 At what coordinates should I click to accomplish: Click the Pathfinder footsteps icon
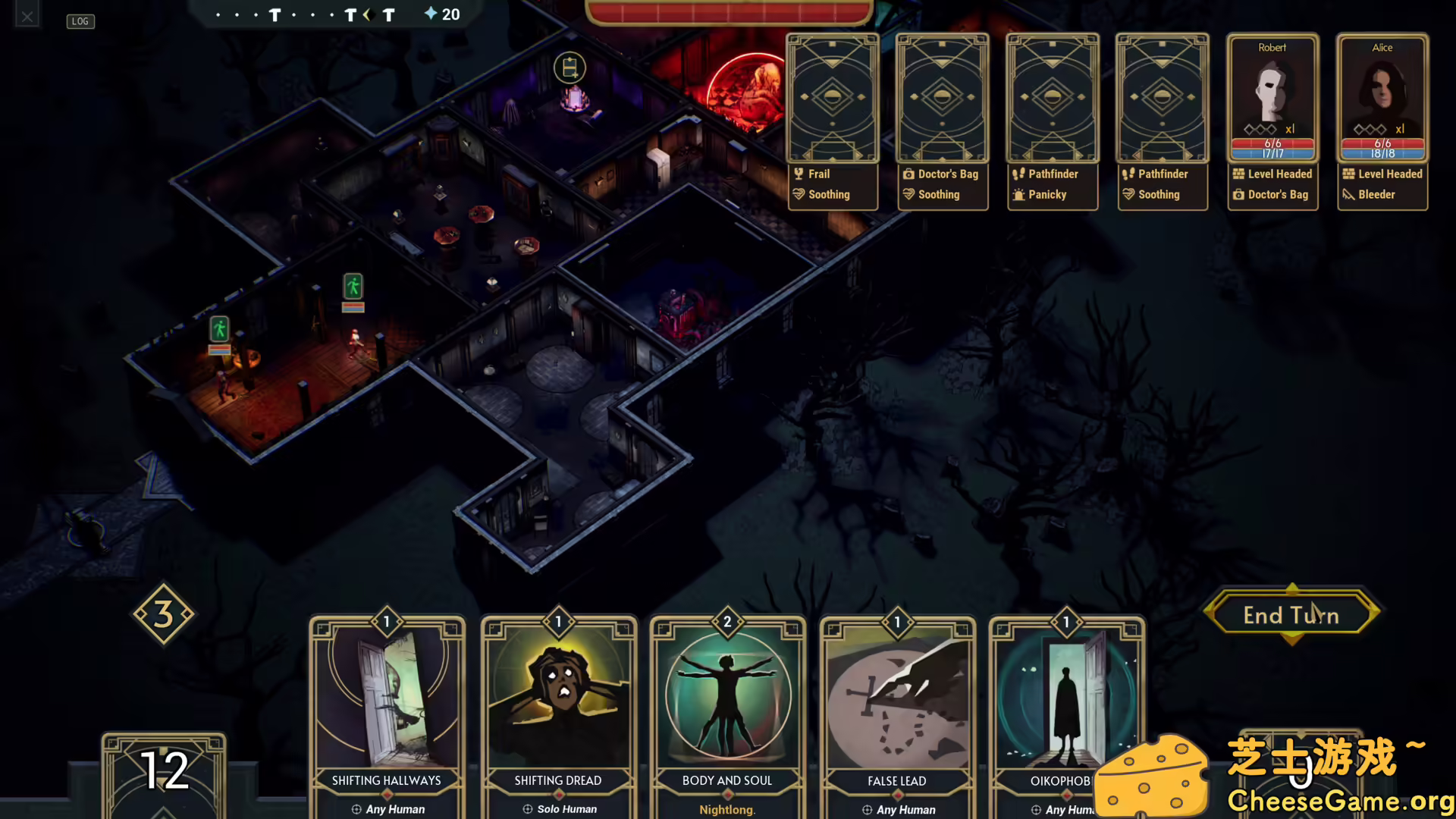point(1019,174)
